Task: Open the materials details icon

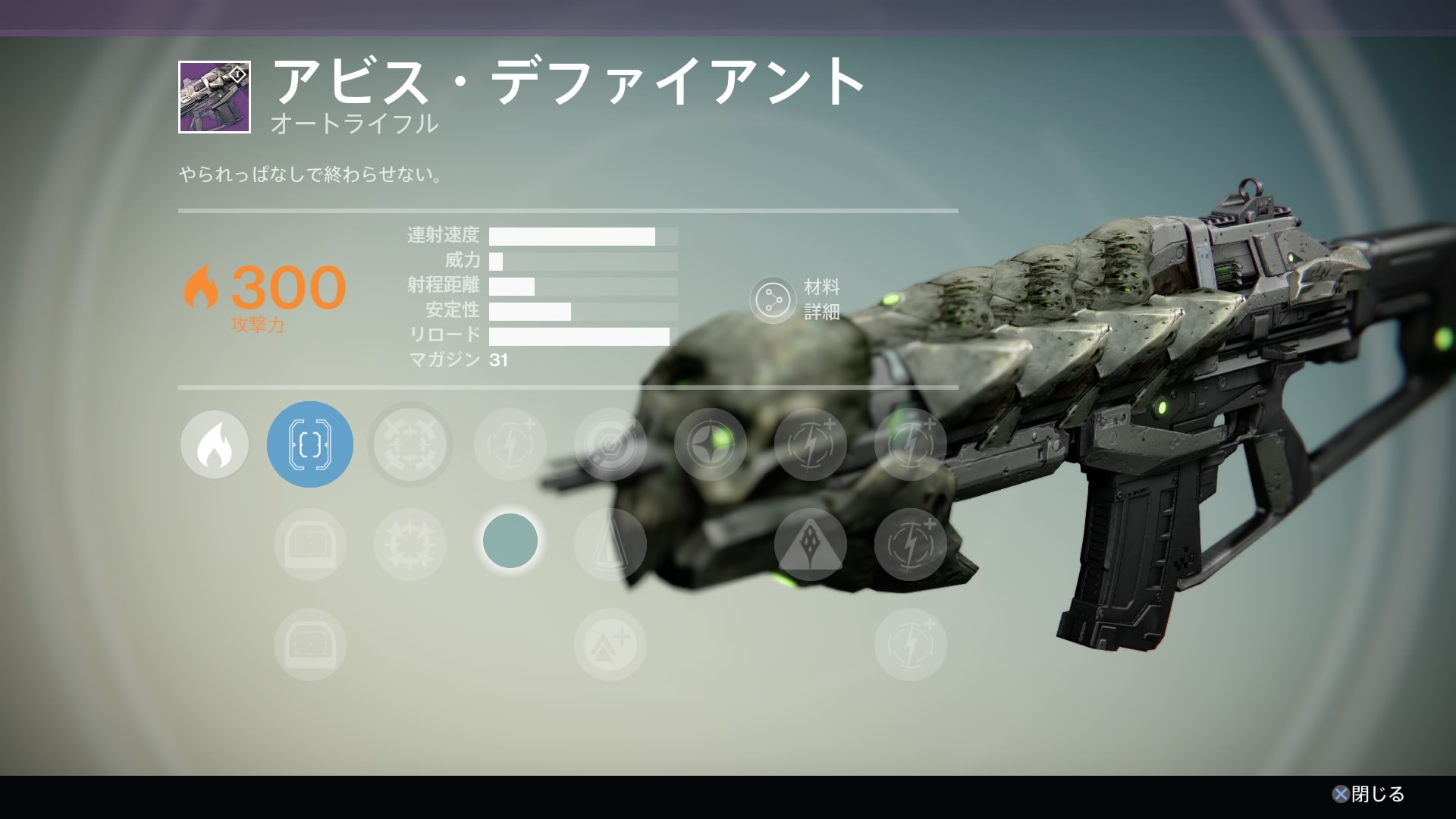Action: pos(772,300)
